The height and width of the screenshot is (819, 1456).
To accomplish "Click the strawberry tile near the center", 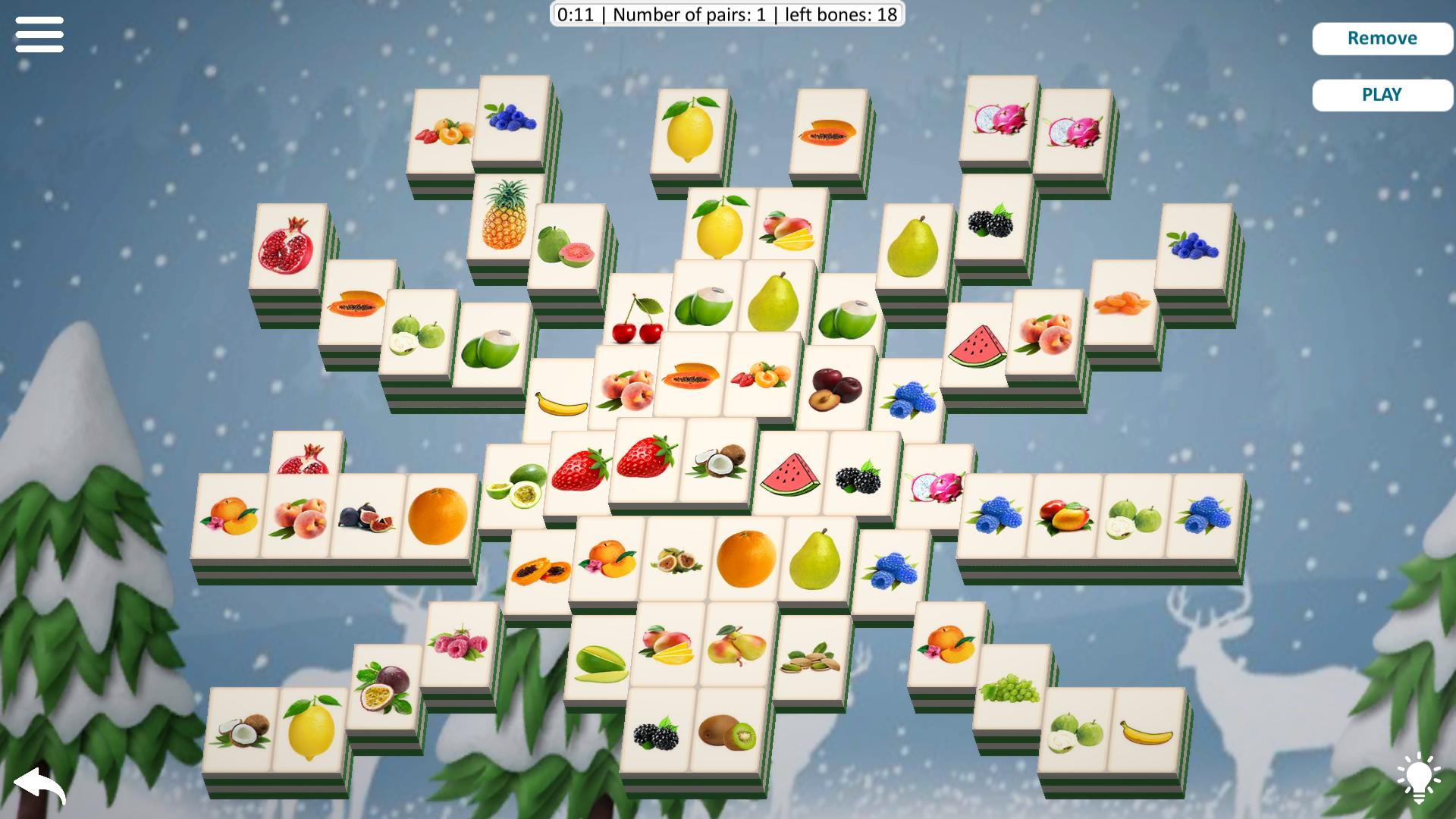I will coord(580,469).
